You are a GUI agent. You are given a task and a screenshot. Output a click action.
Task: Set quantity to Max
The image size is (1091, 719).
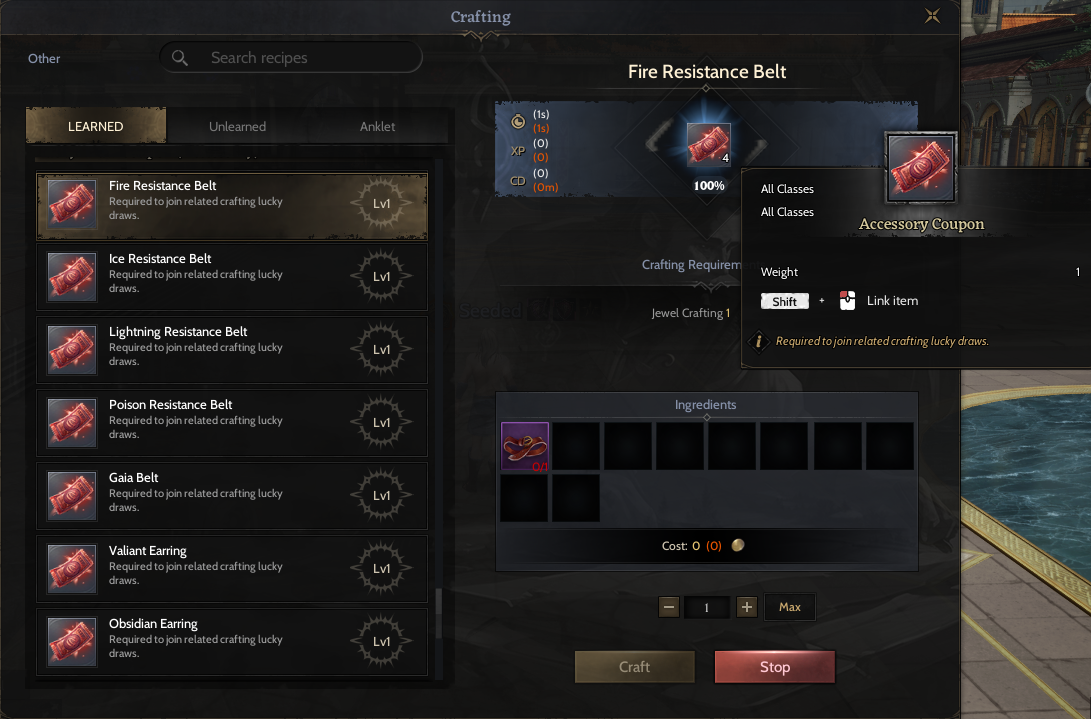(790, 607)
